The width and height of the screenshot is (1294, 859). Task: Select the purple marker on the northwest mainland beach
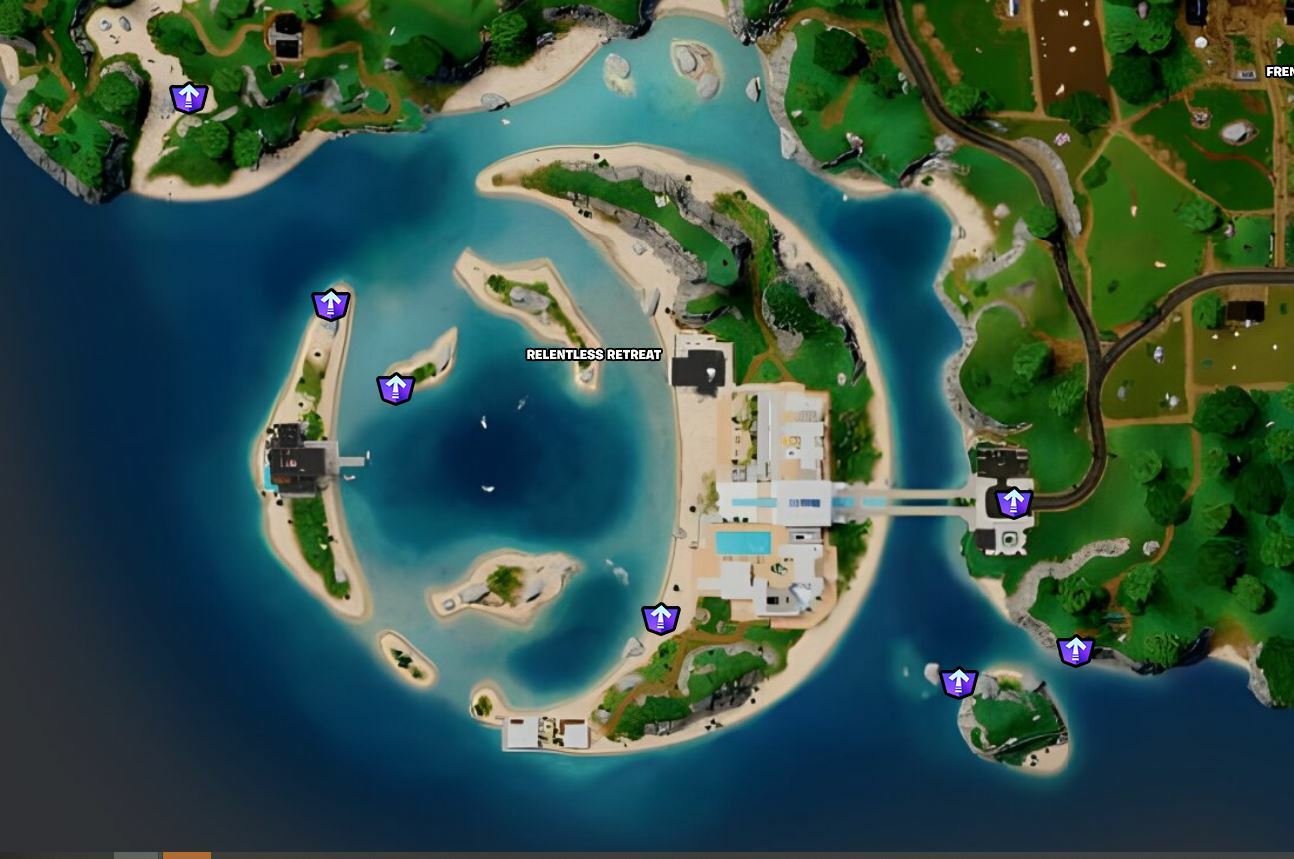tap(188, 98)
